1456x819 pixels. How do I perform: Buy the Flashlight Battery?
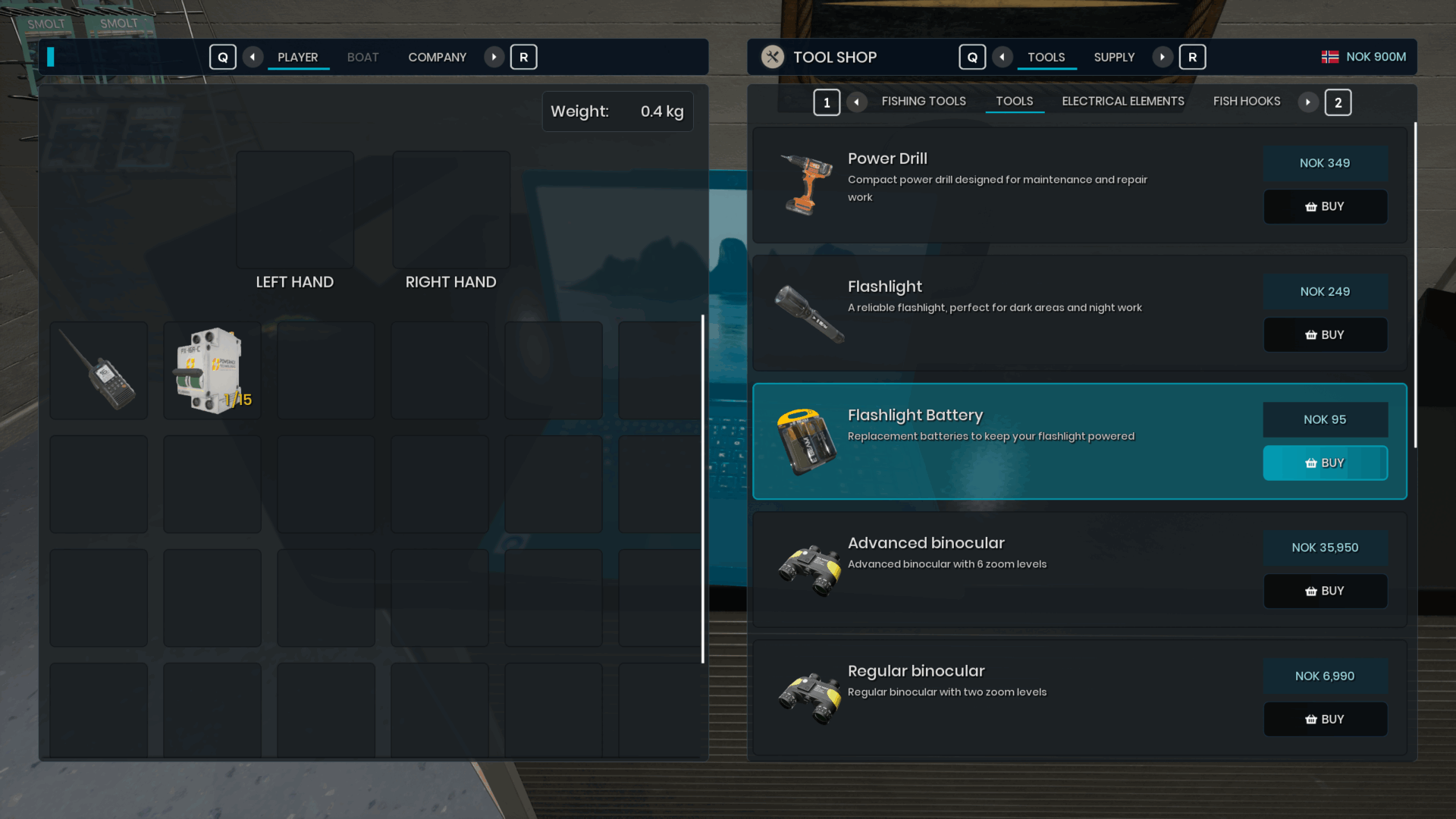1325,463
